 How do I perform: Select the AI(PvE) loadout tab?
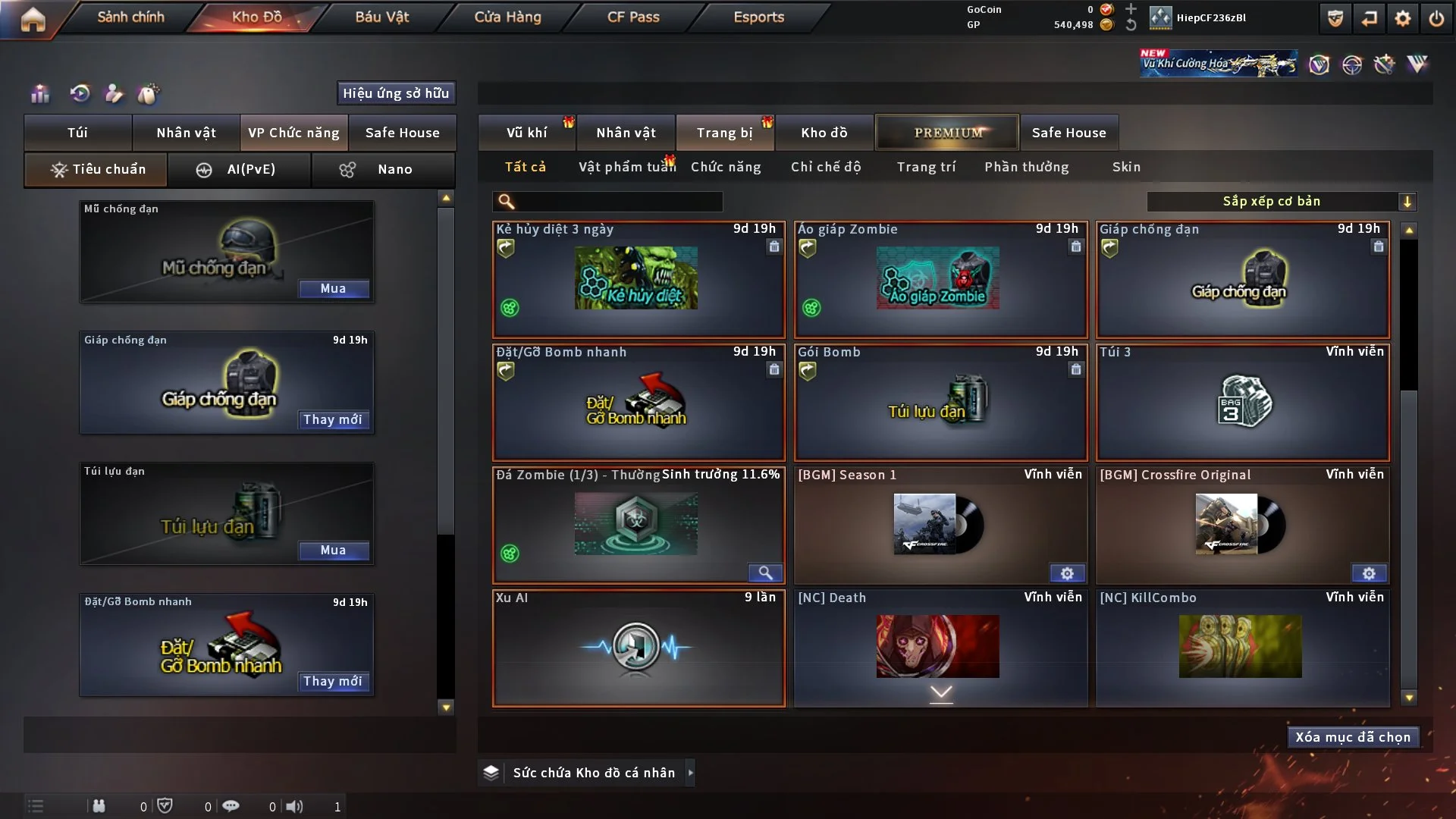(239, 169)
